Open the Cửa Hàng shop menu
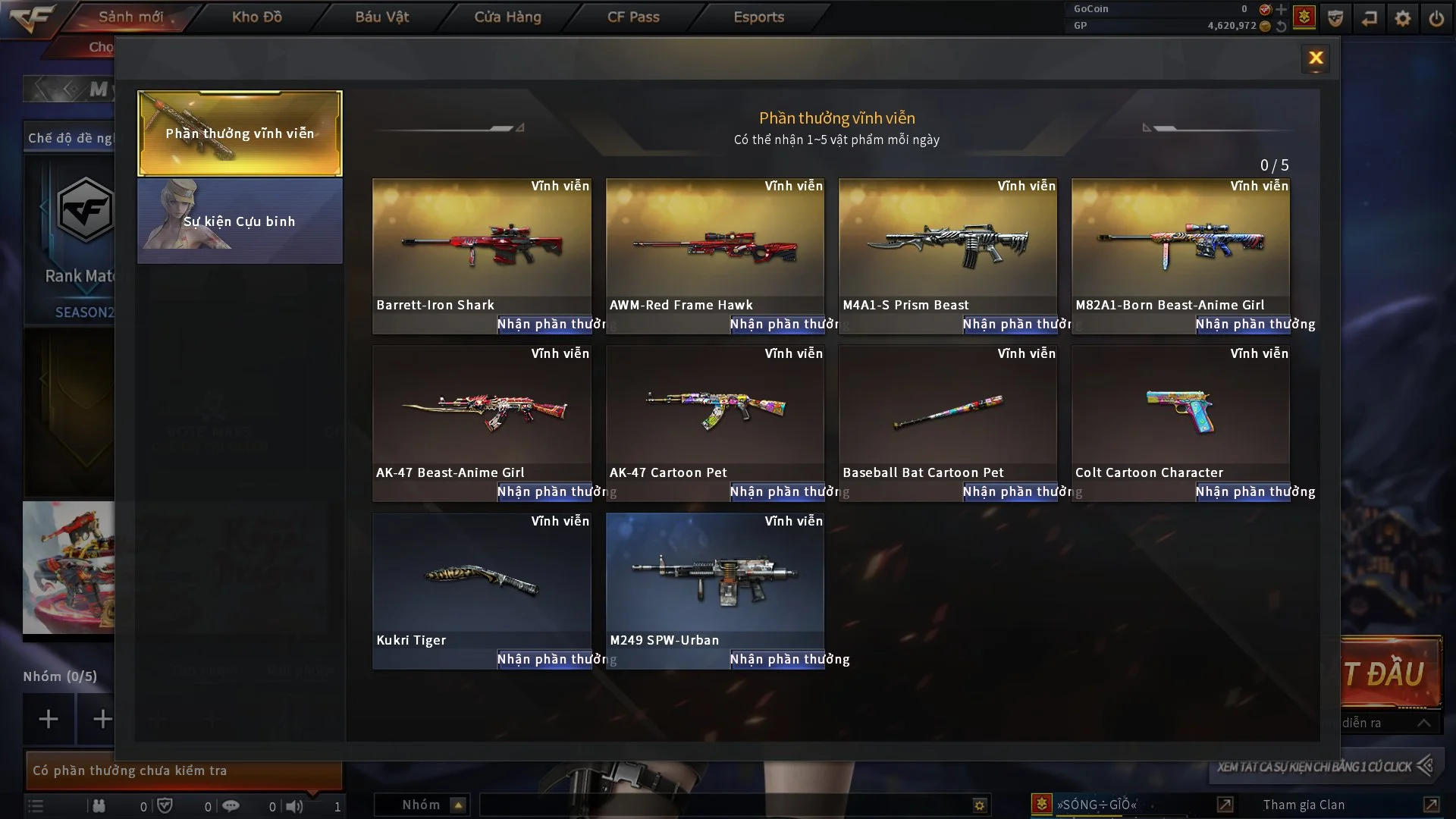This screenshot has width=1456, height=819. click(507, 17)
